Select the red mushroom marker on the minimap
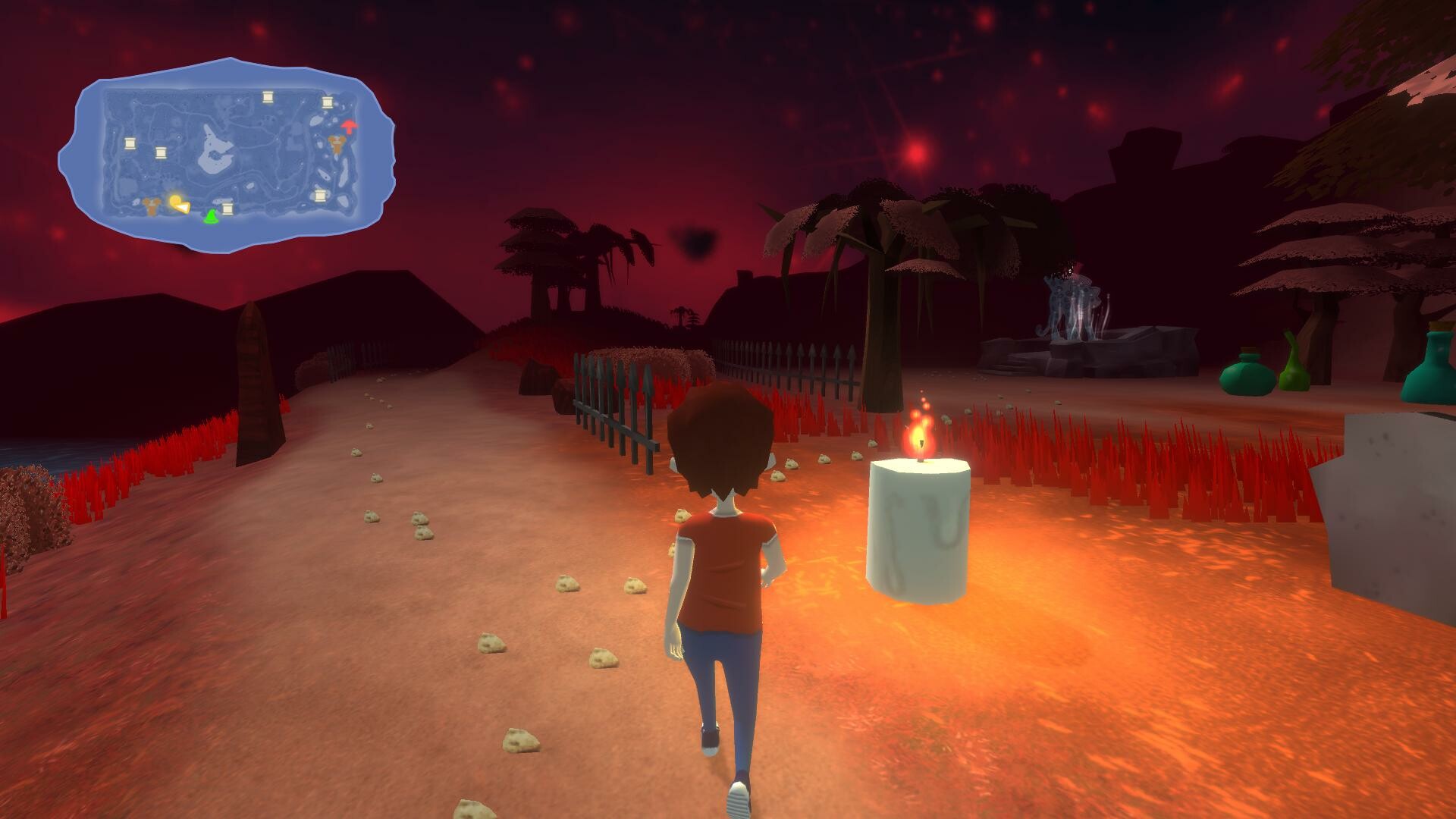The width and height of the screenshot is (1456, 819). [x=350, y=127]
